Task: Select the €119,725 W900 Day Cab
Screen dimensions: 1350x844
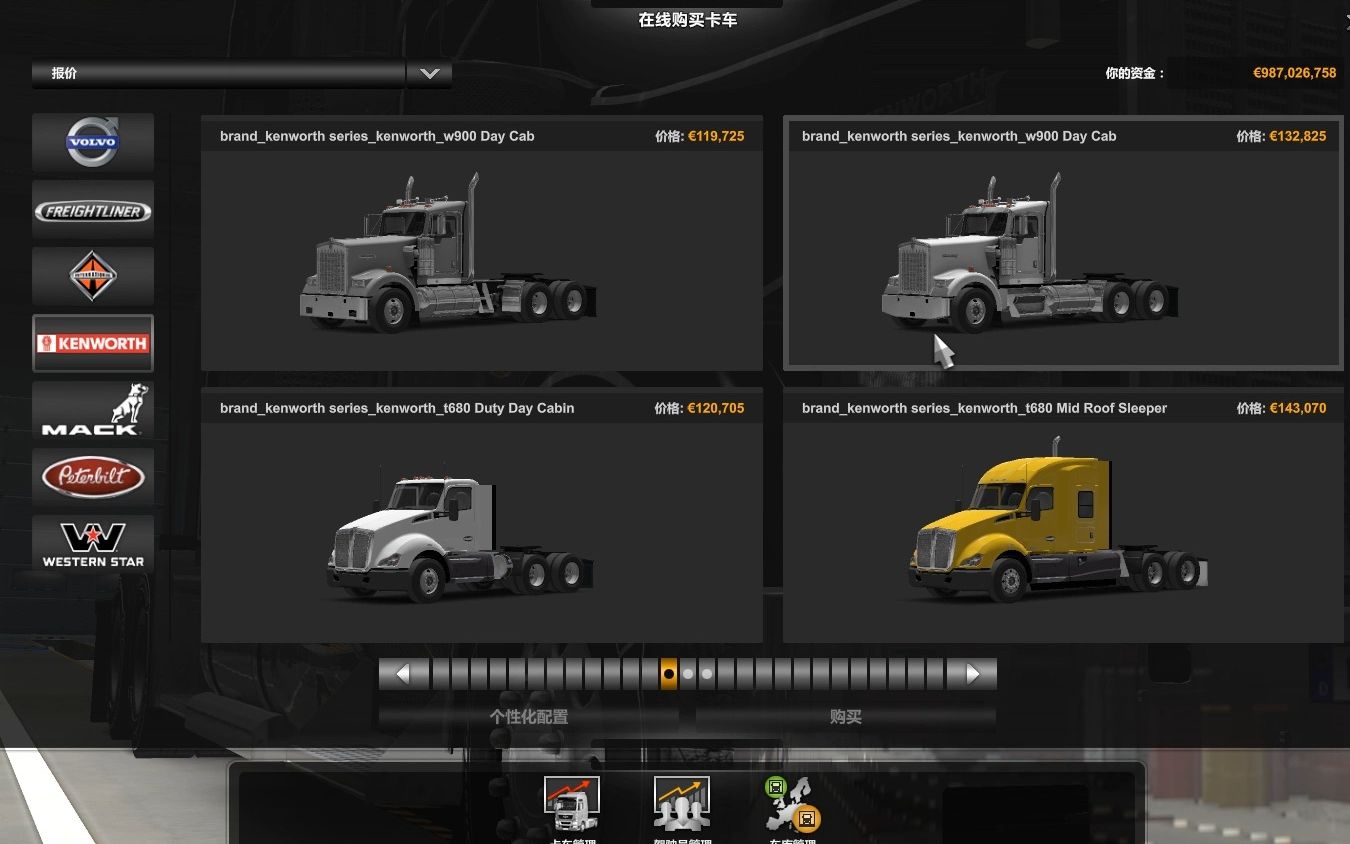Action: point(481,245)
